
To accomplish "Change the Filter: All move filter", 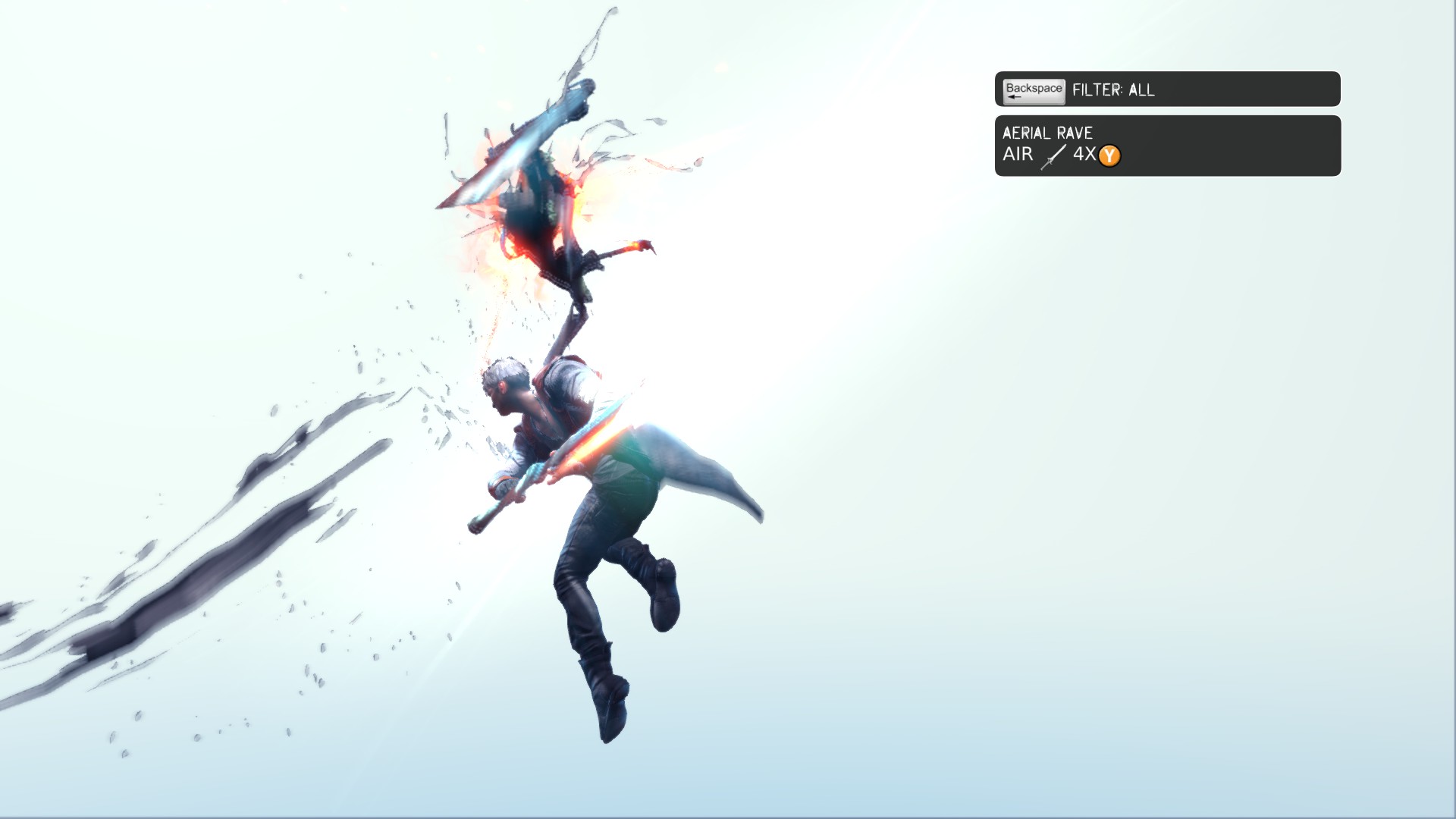I will pyautogui.click(x=1166, y=89).
